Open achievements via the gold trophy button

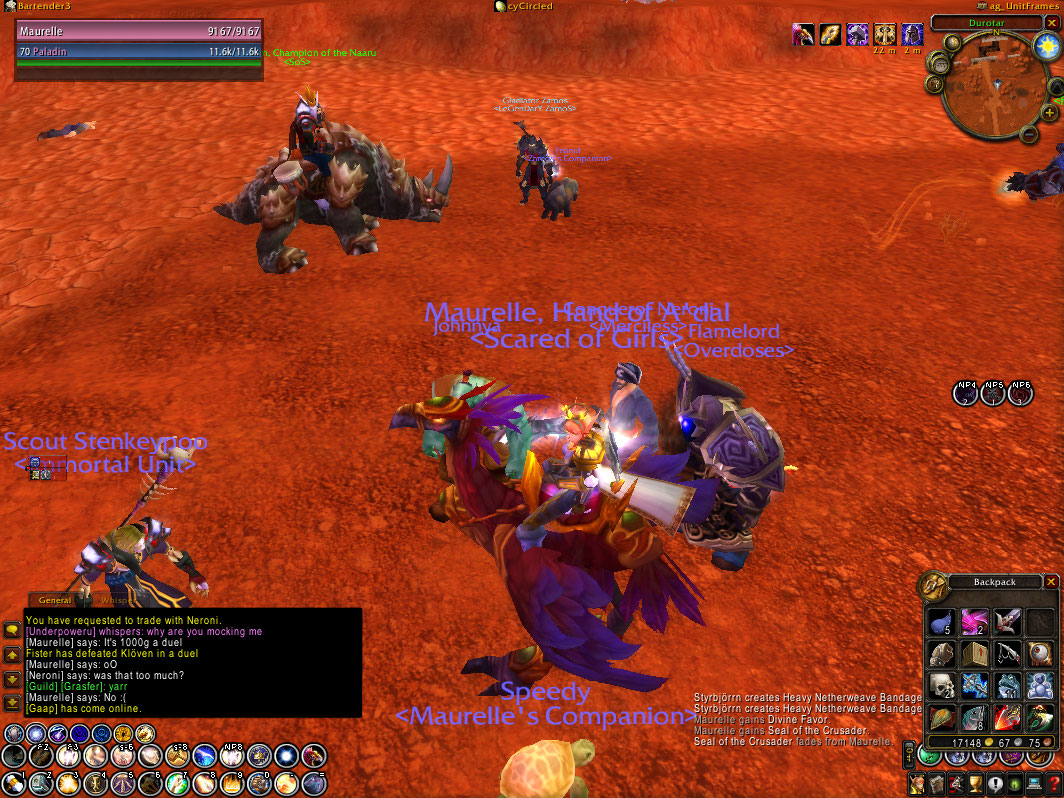click(x=975, y=784)
